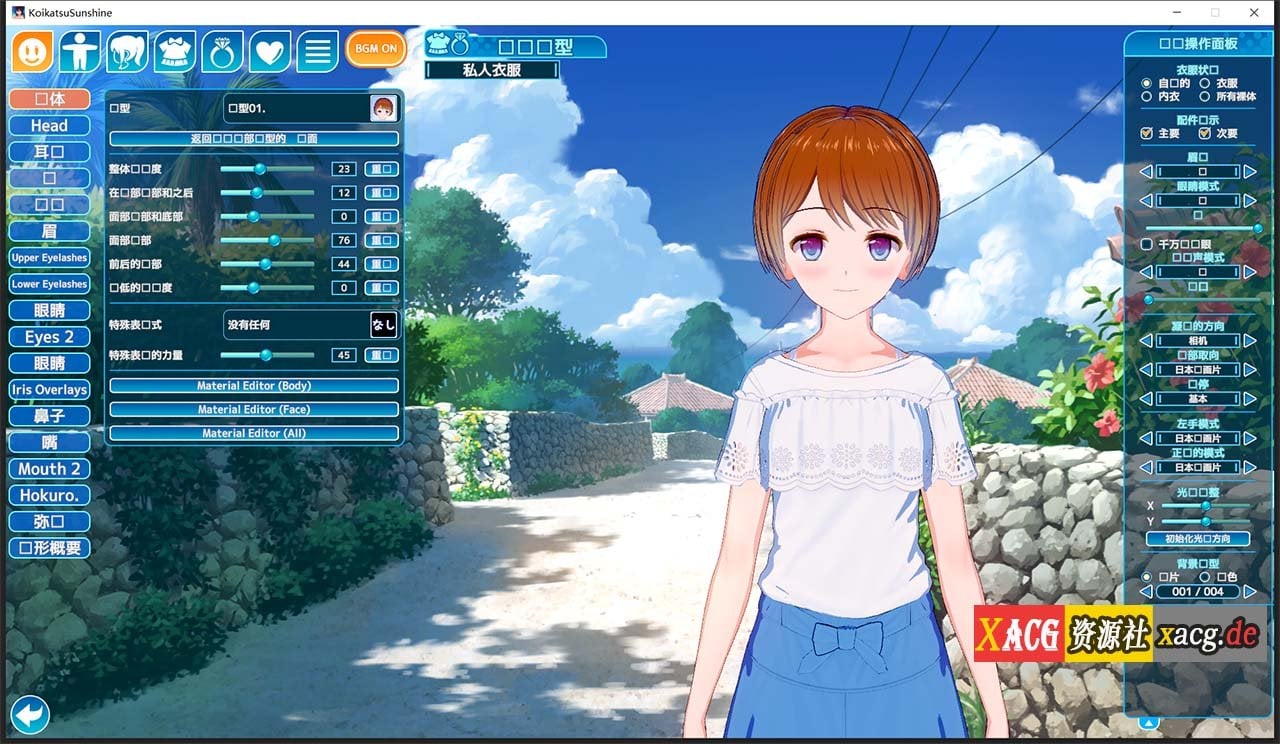Switch to the Head tab in the sidebar
The width and height of the screenshot is (1280, 744).
[x=48, y=125]
